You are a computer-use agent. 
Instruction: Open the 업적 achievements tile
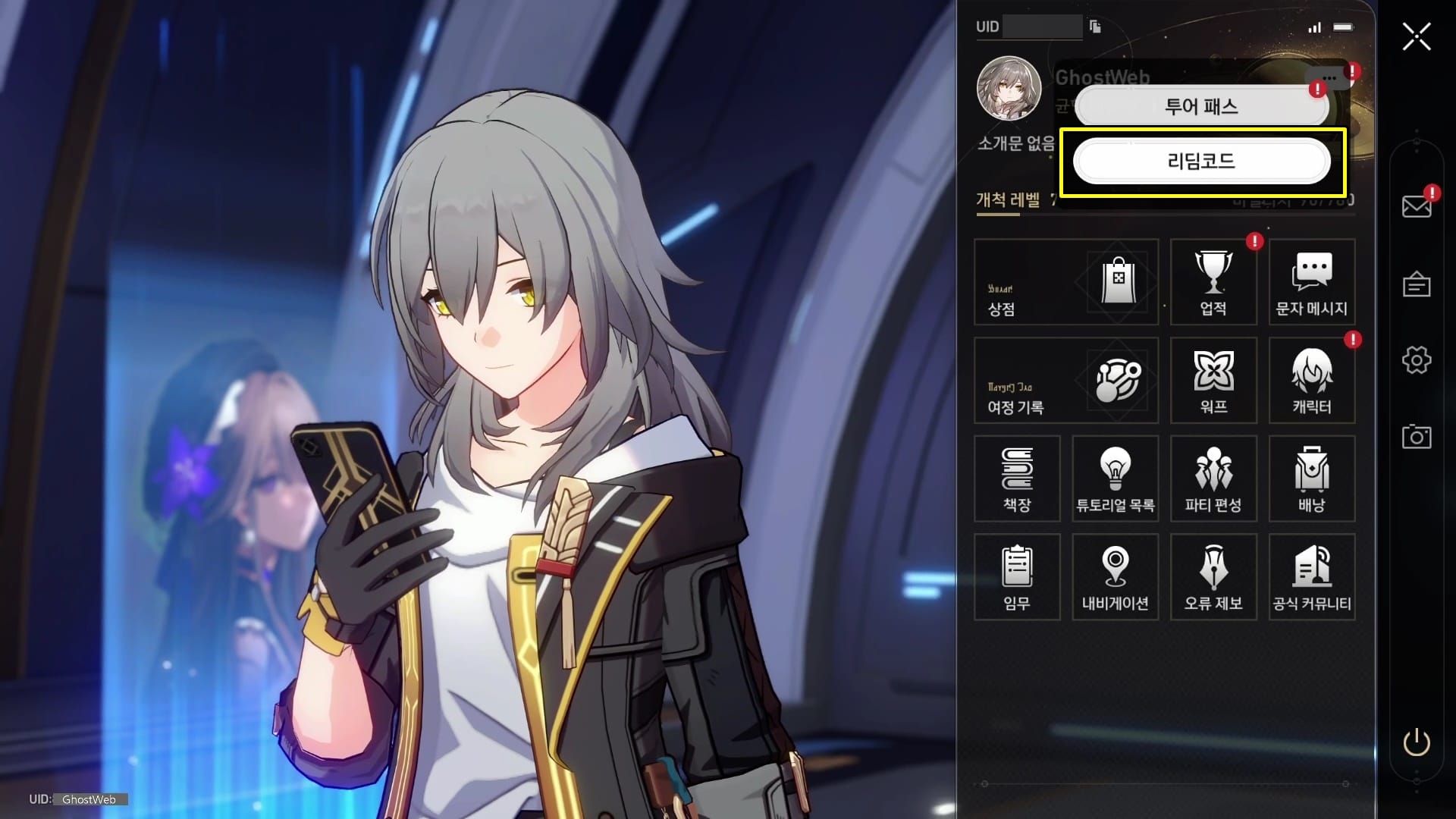tap(1213, 282)
